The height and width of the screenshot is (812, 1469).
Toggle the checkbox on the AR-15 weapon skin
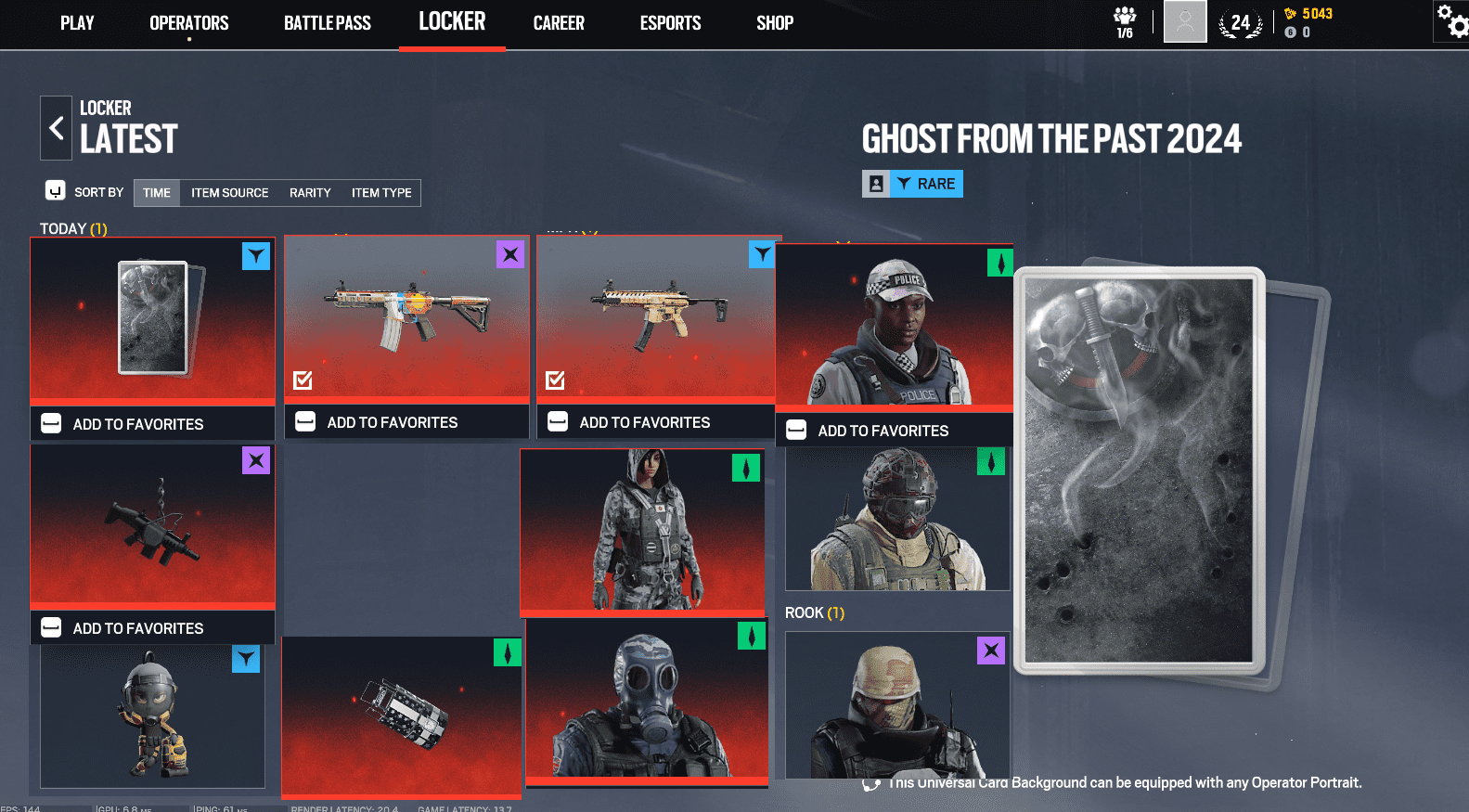coord(302,380)
